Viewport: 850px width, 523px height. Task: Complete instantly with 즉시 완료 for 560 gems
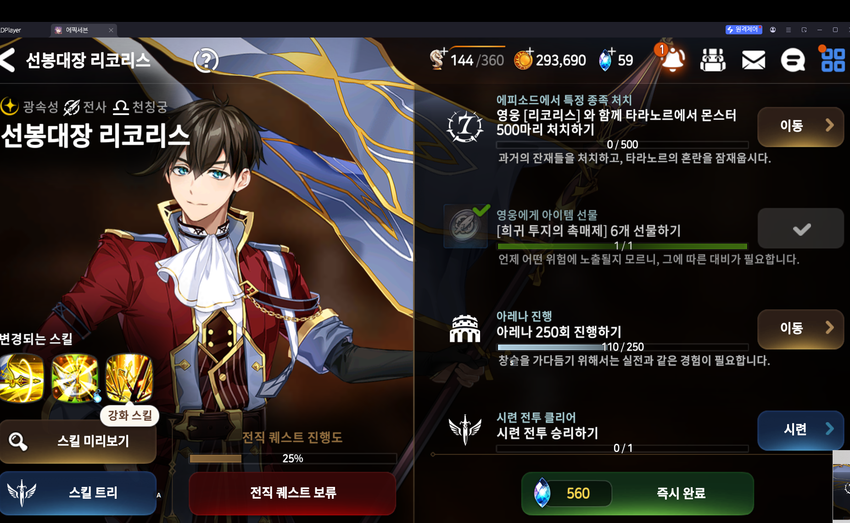pos(637,493)
